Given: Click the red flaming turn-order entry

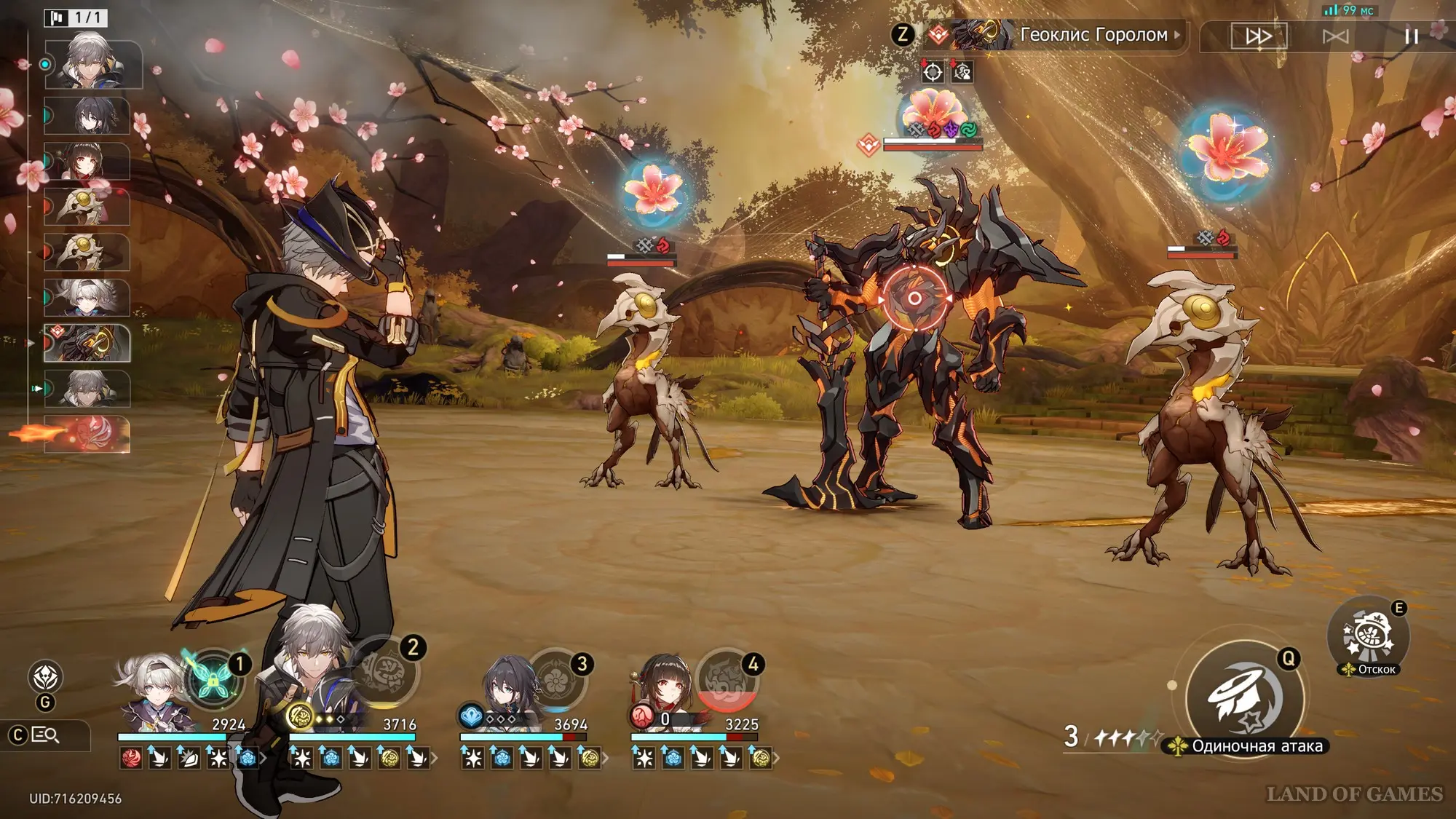Looking at the screenshot, I should pyautogui.click(x=87, y=434).
